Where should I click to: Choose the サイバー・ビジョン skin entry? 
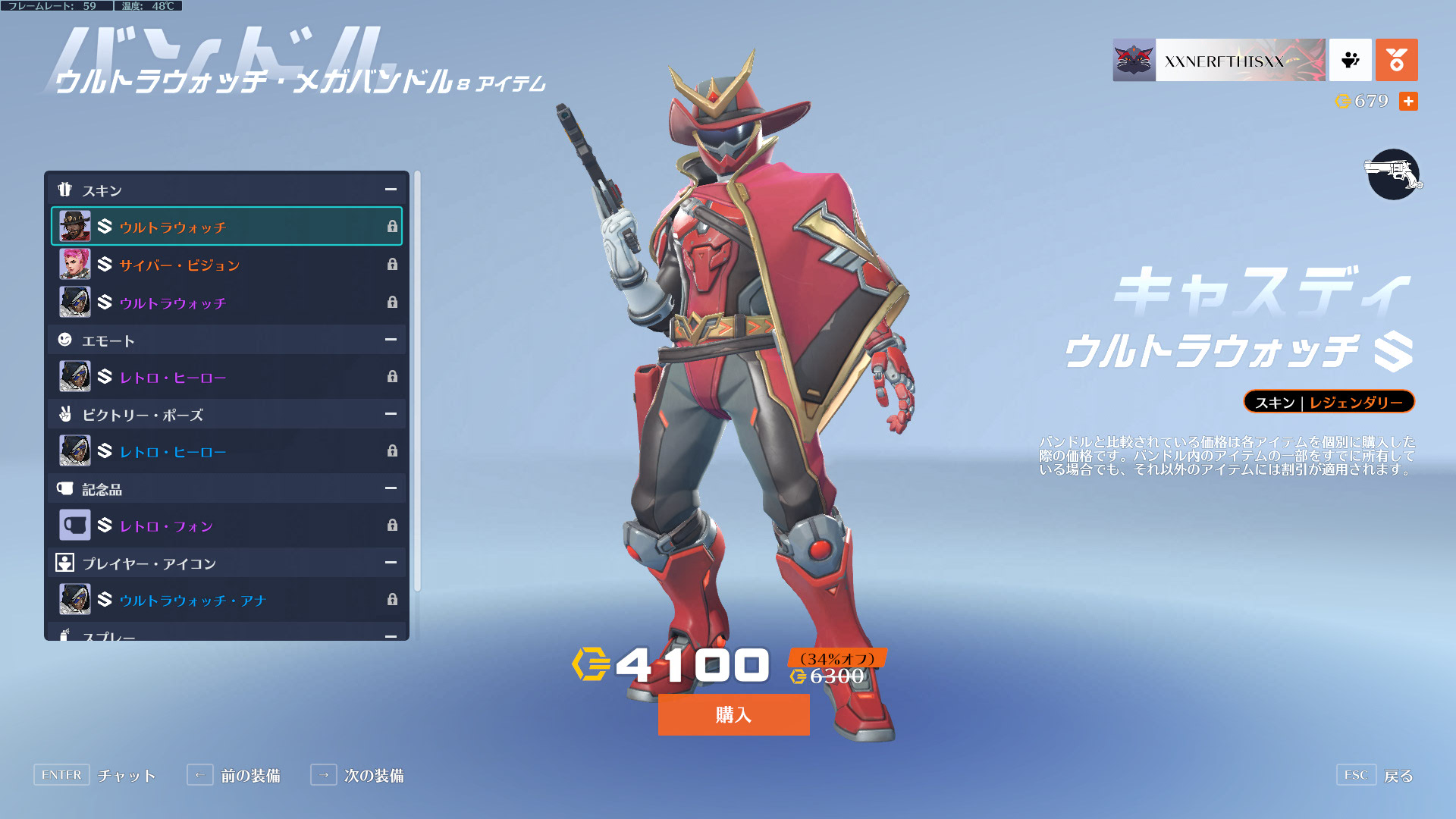(227, 265)
